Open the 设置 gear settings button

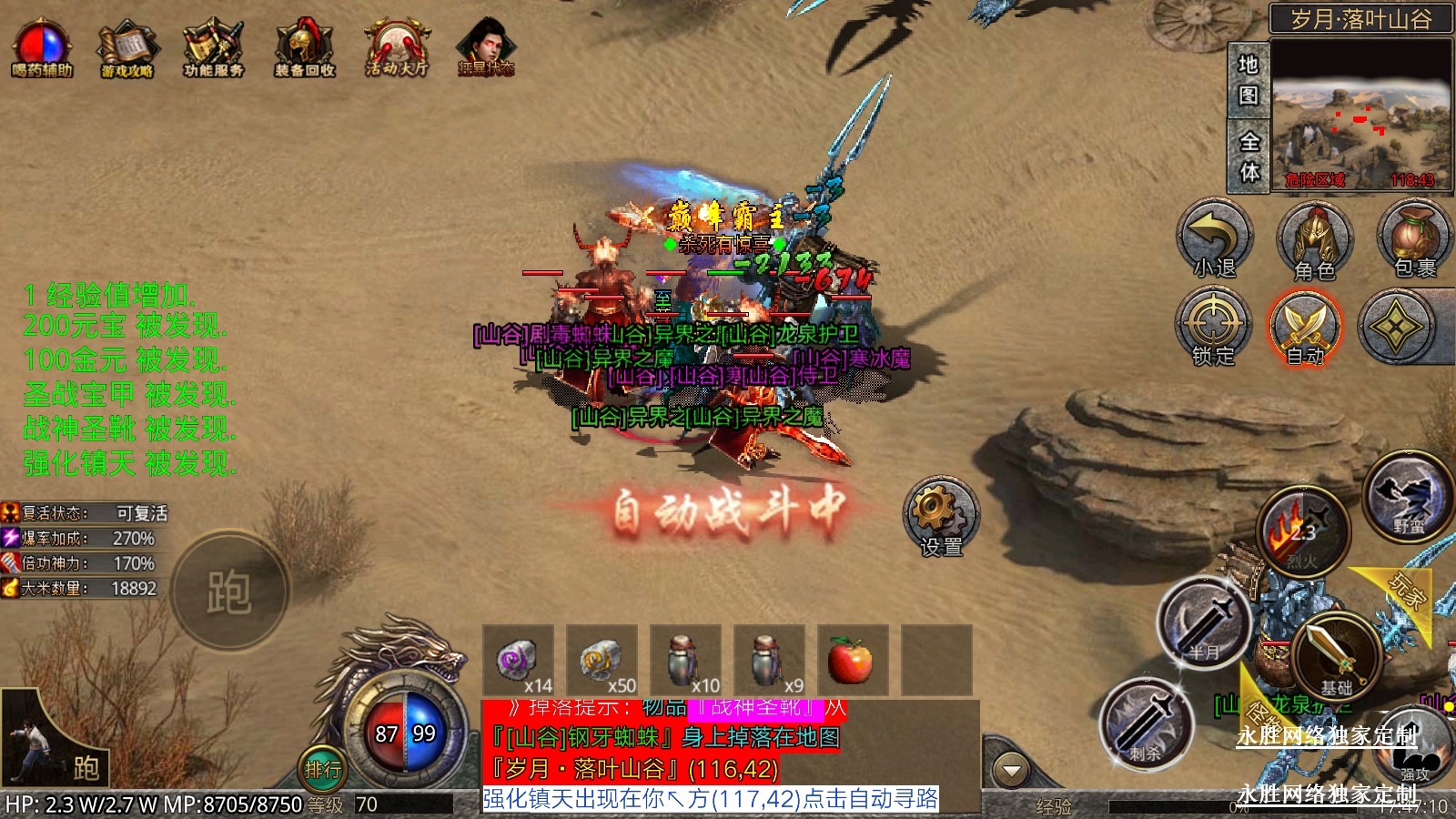click(x=941, y=516)
